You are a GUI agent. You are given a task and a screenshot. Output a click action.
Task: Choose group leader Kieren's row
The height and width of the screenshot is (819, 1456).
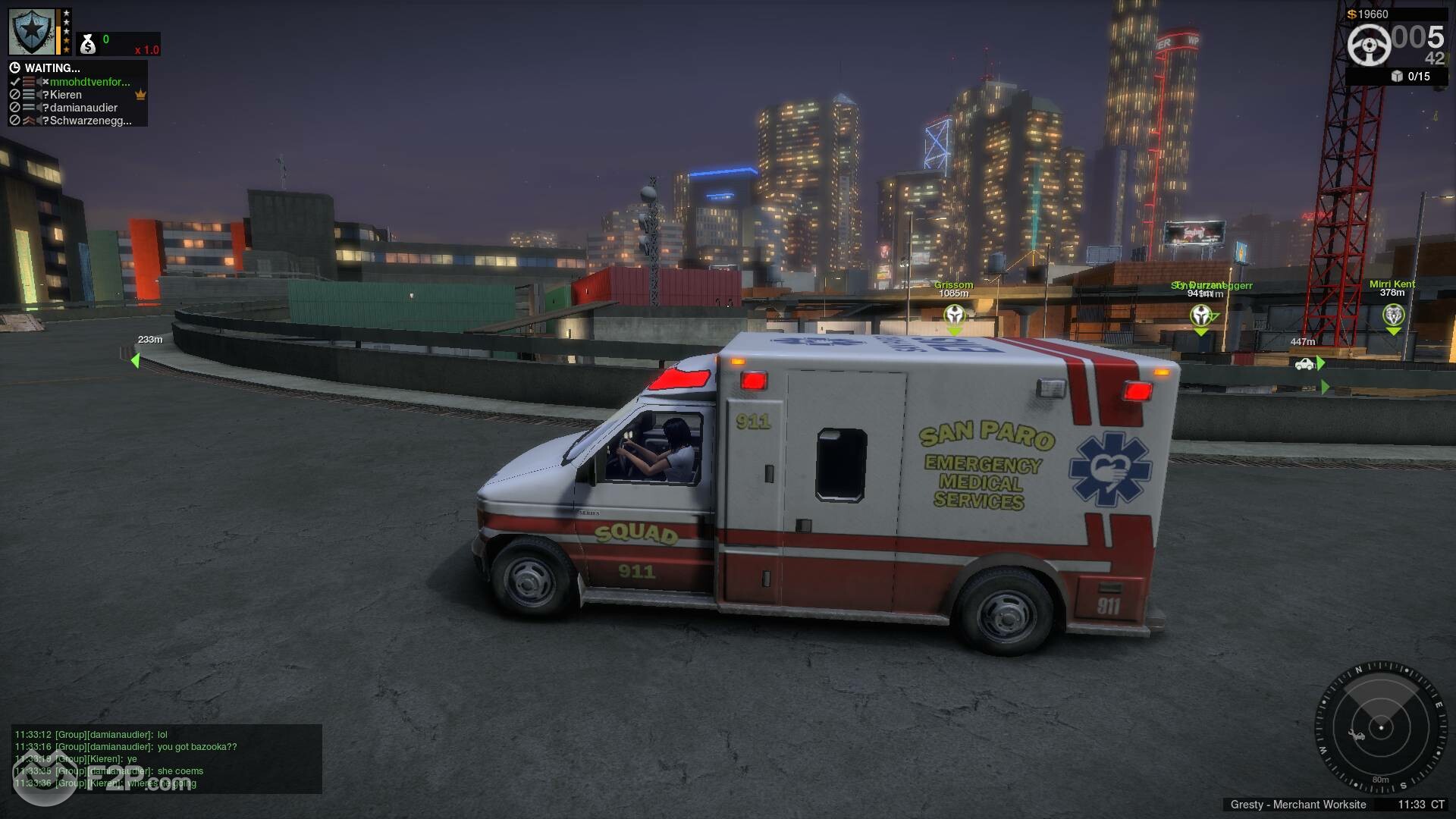click(66, 95)
